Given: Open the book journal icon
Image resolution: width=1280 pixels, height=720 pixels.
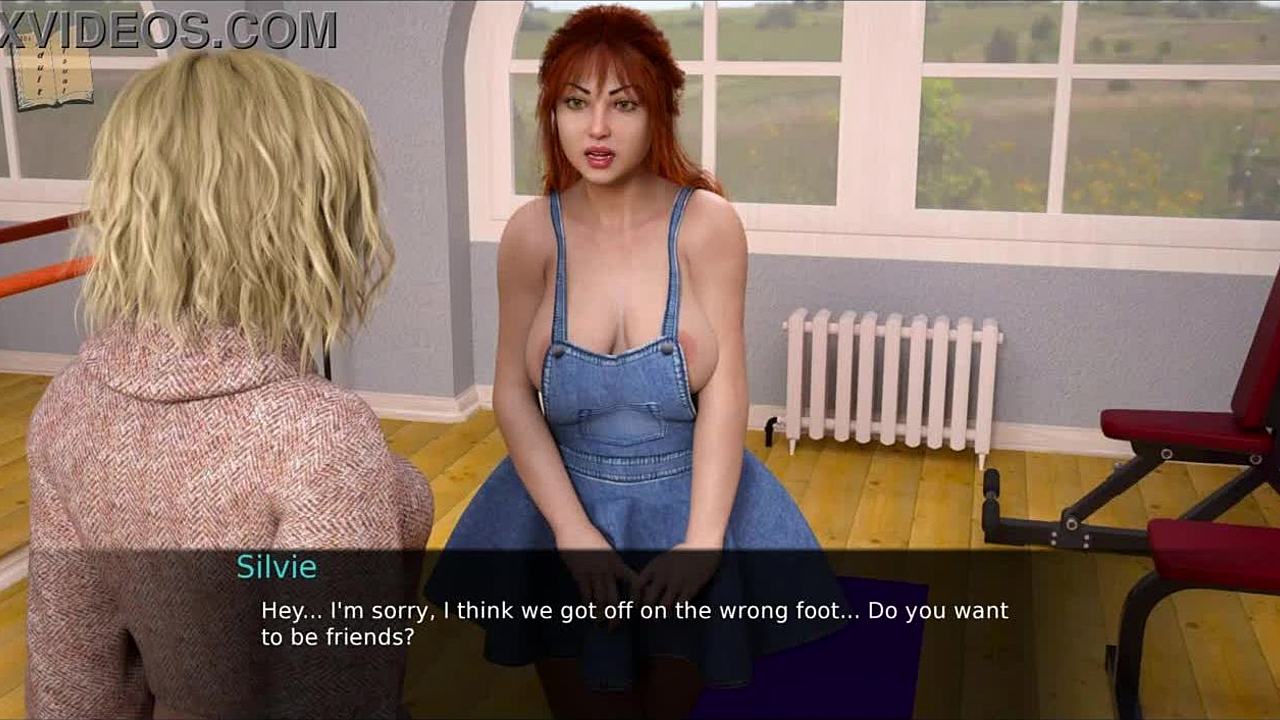Looking at the screenshot, I should (50, 76).
